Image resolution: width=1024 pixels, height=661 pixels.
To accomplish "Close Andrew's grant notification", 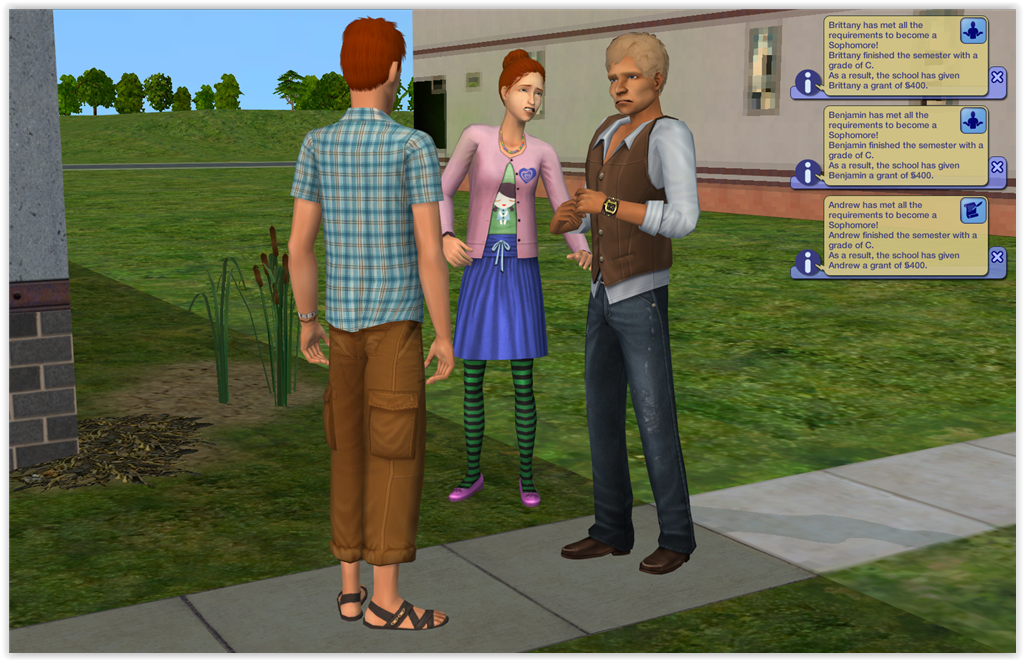I will click(996, 257).
